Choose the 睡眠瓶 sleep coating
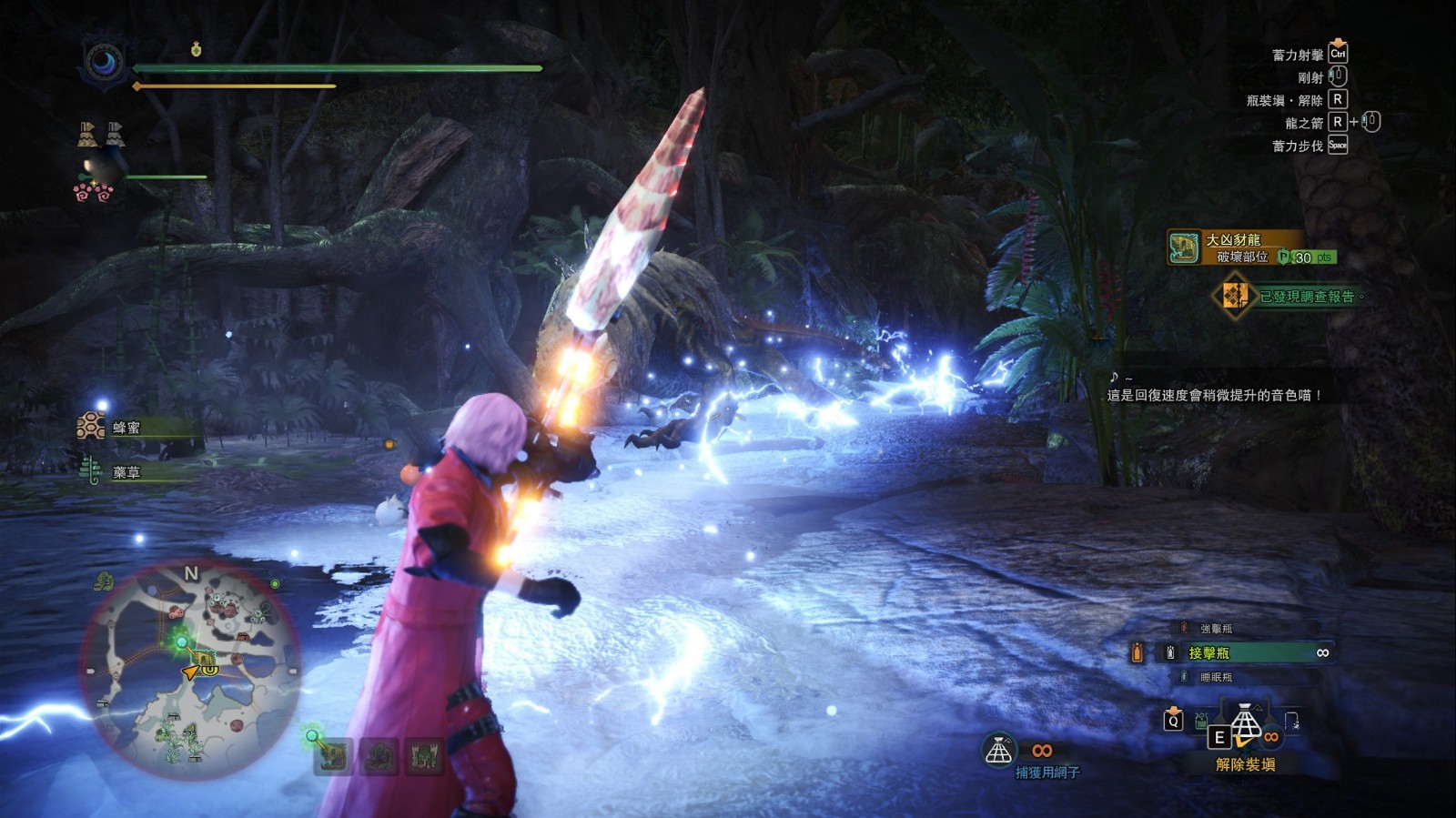Image resolution: width=1456 pixels, height=818 pixels. pyautogui.click(x=1216, y=677)
